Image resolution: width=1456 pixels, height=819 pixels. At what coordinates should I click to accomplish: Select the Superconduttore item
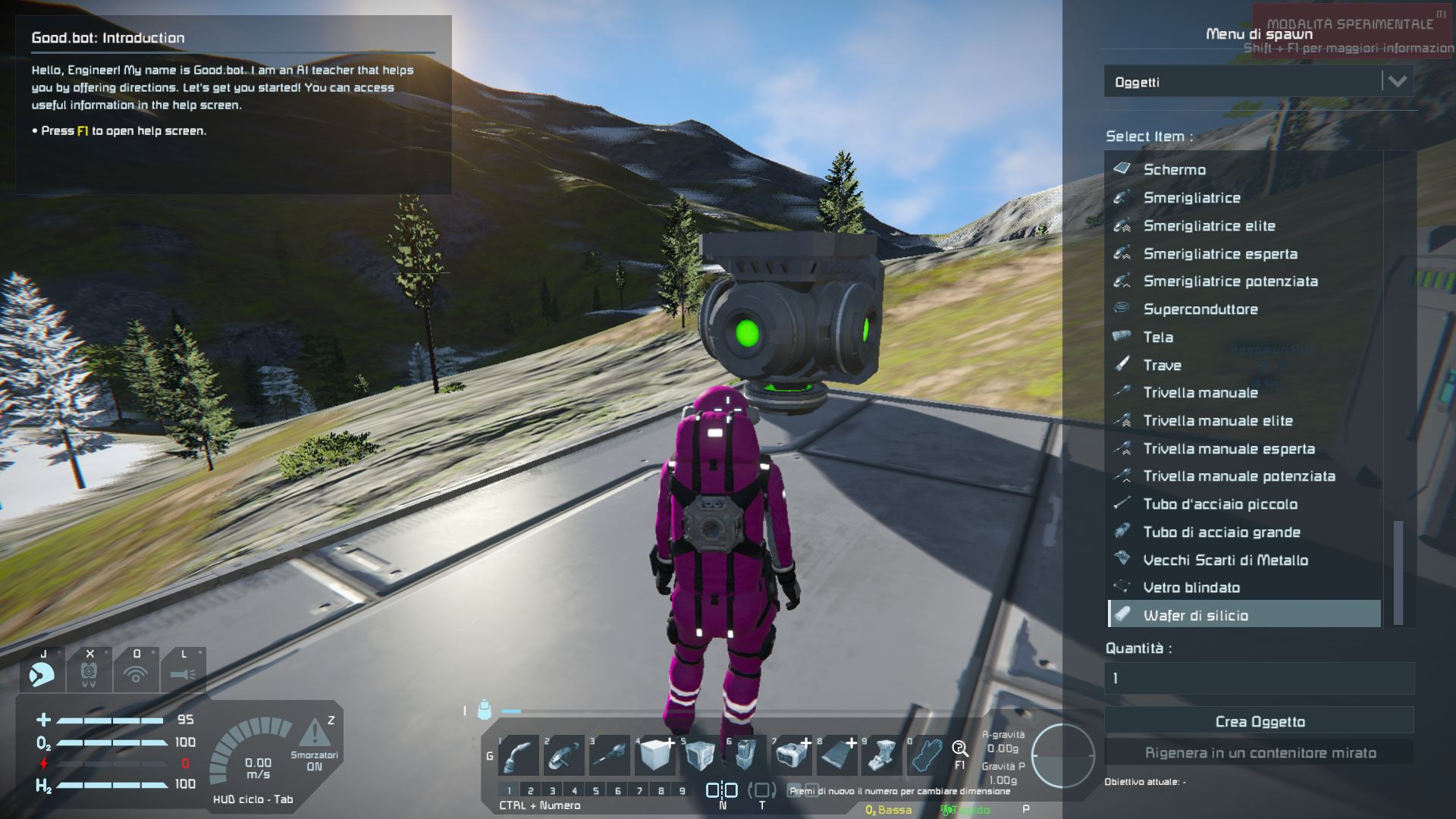tap(1200, 309)
